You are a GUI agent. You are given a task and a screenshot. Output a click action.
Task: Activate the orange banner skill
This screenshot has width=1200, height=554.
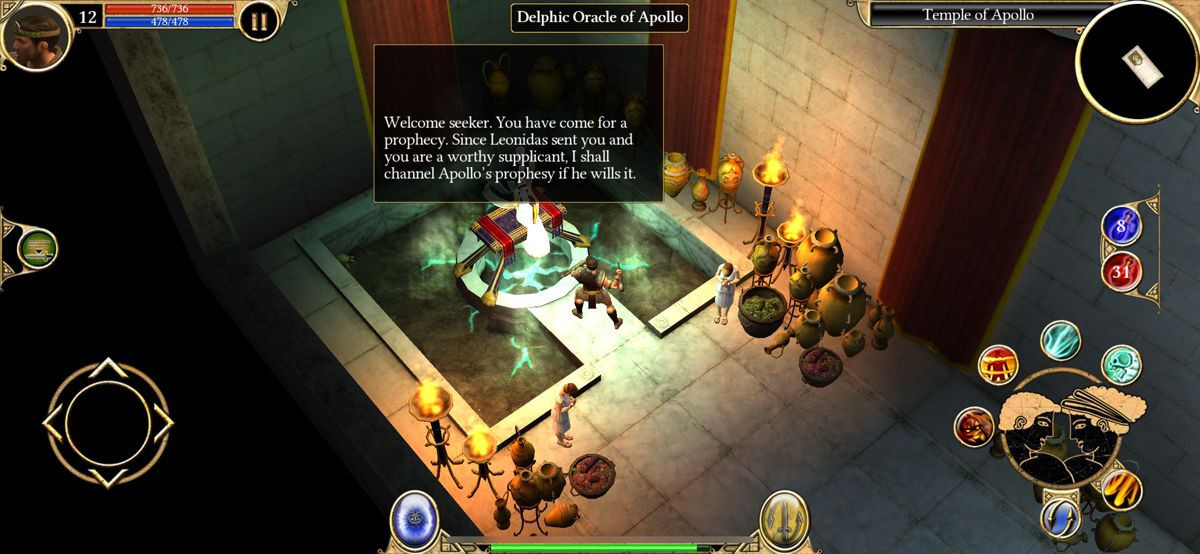click(x=997, y=366)
